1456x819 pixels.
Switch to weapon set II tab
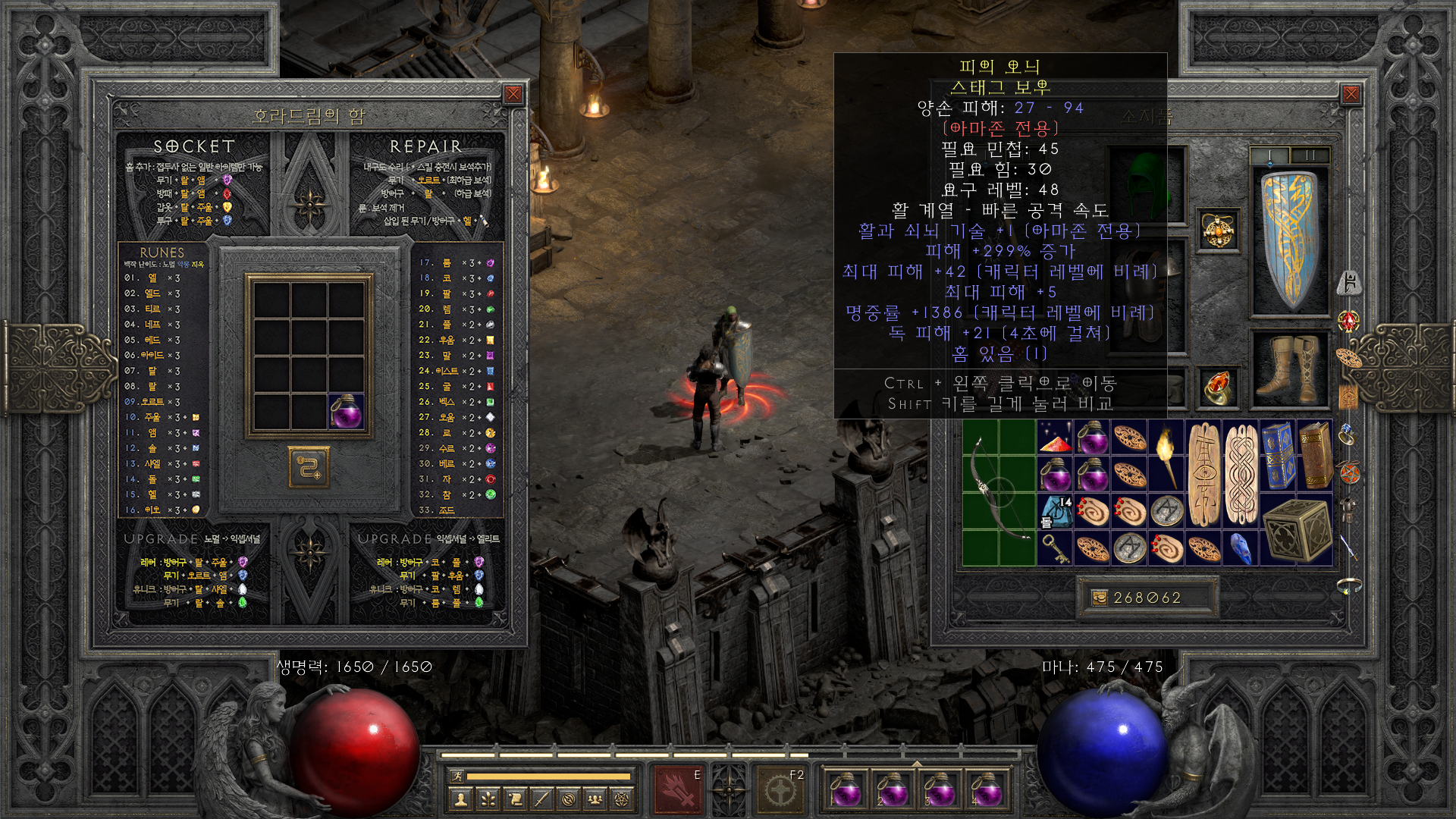(1310, 155)
